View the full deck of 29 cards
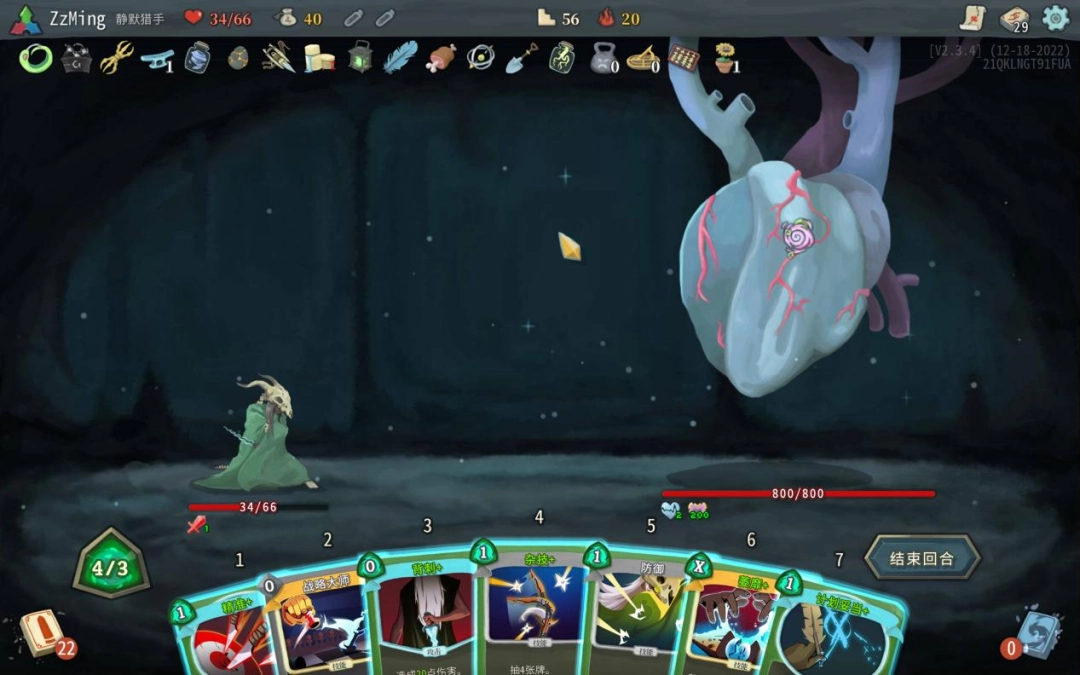Screen dimensions: 1080x675 [x=1014, y=19]
